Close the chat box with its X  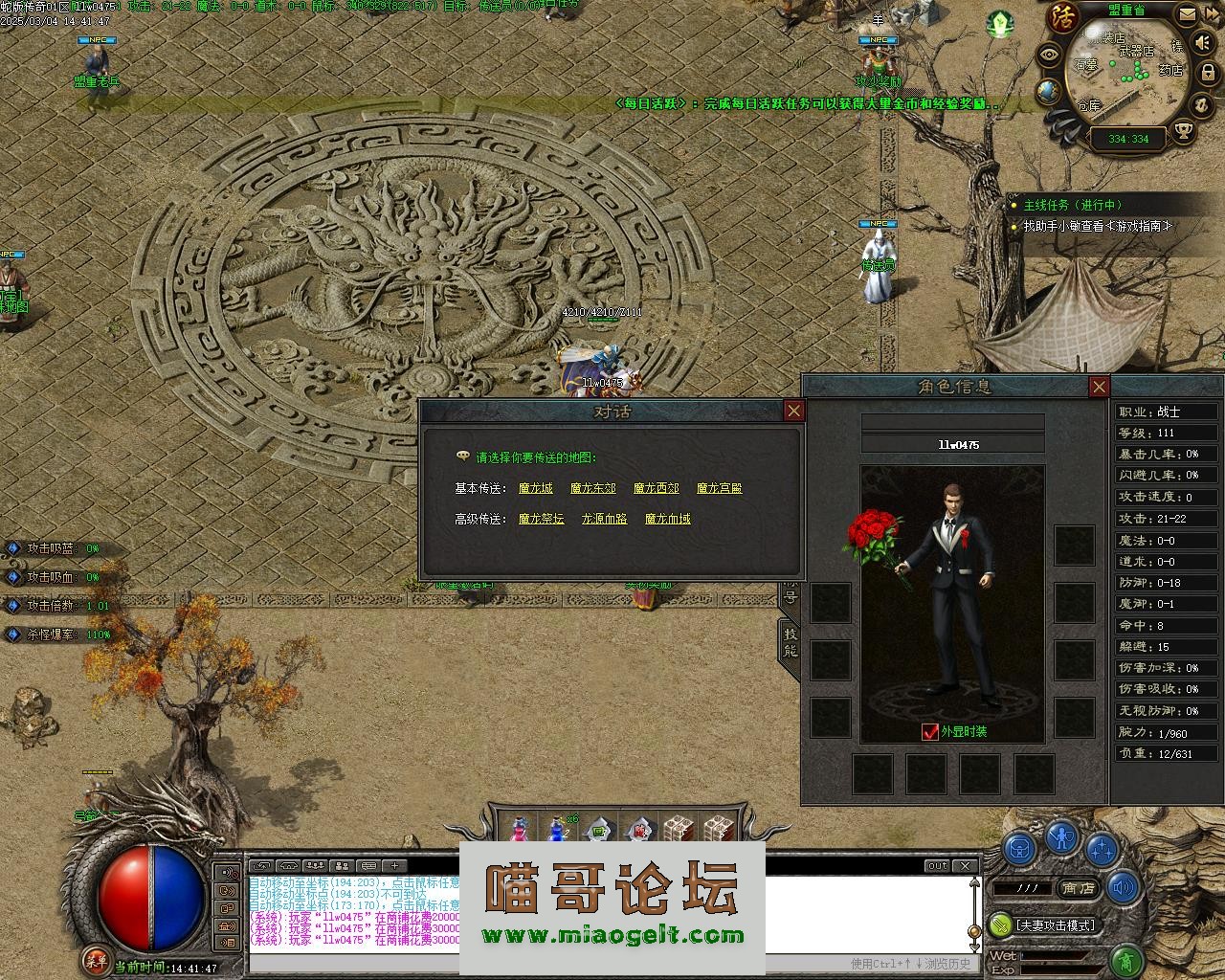966,865
